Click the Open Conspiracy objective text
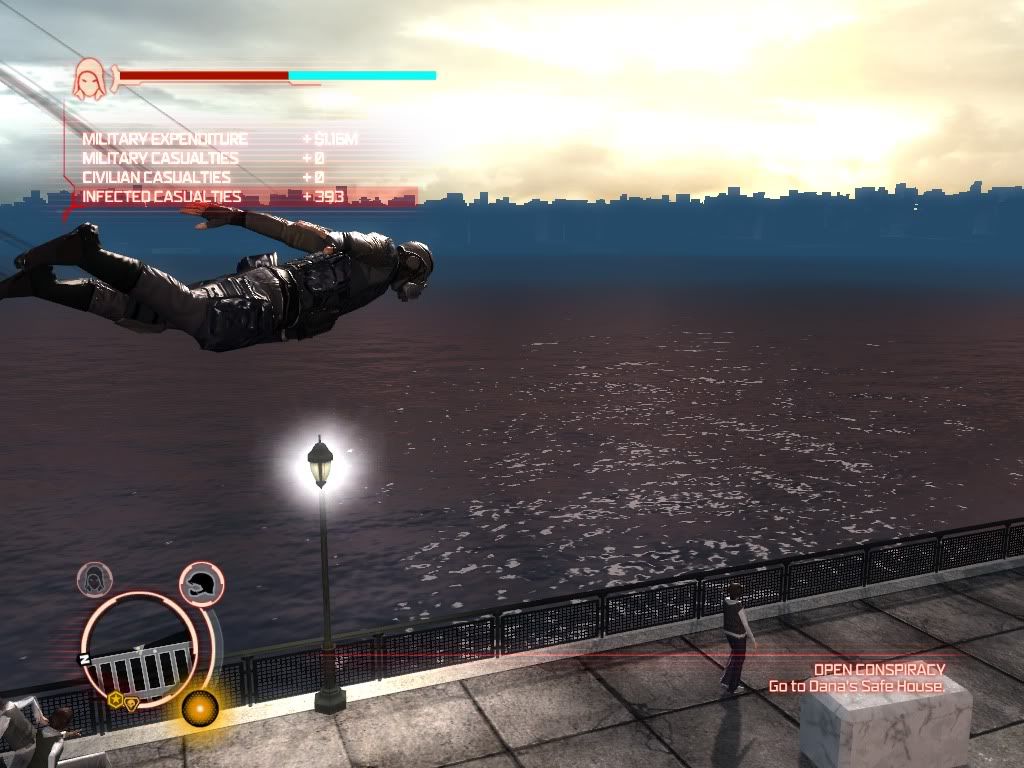This screenshot has width=1024, height=768. point(879,669)
